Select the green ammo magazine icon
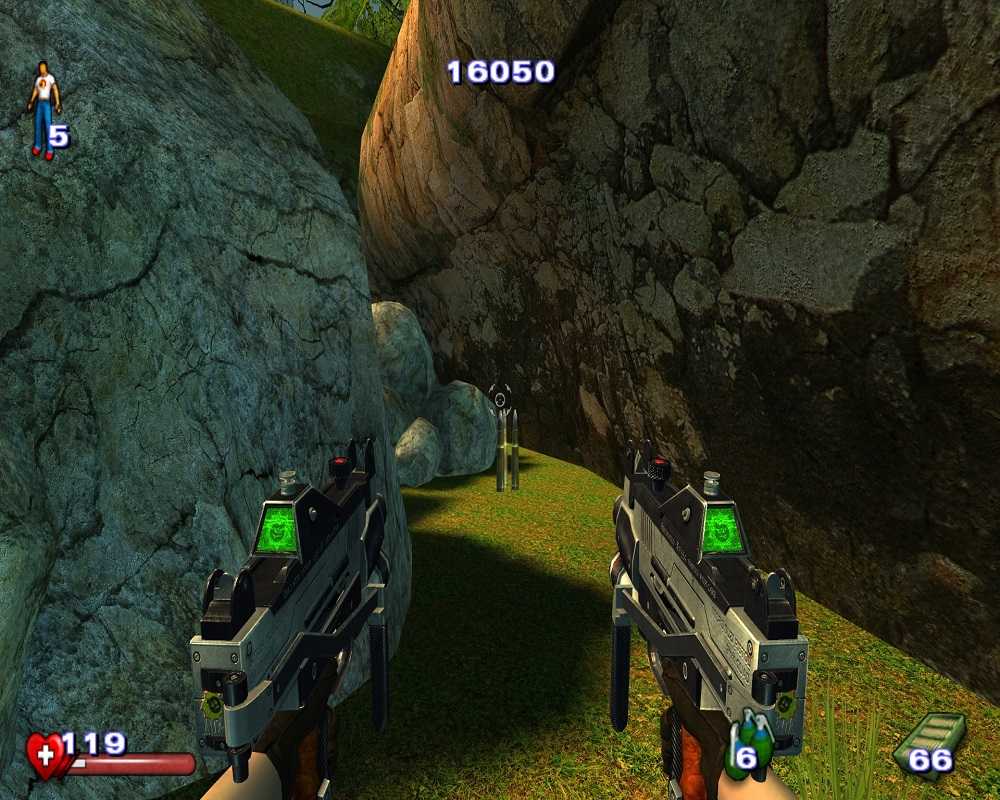The image size is (1000, 800). click(919, 742)
